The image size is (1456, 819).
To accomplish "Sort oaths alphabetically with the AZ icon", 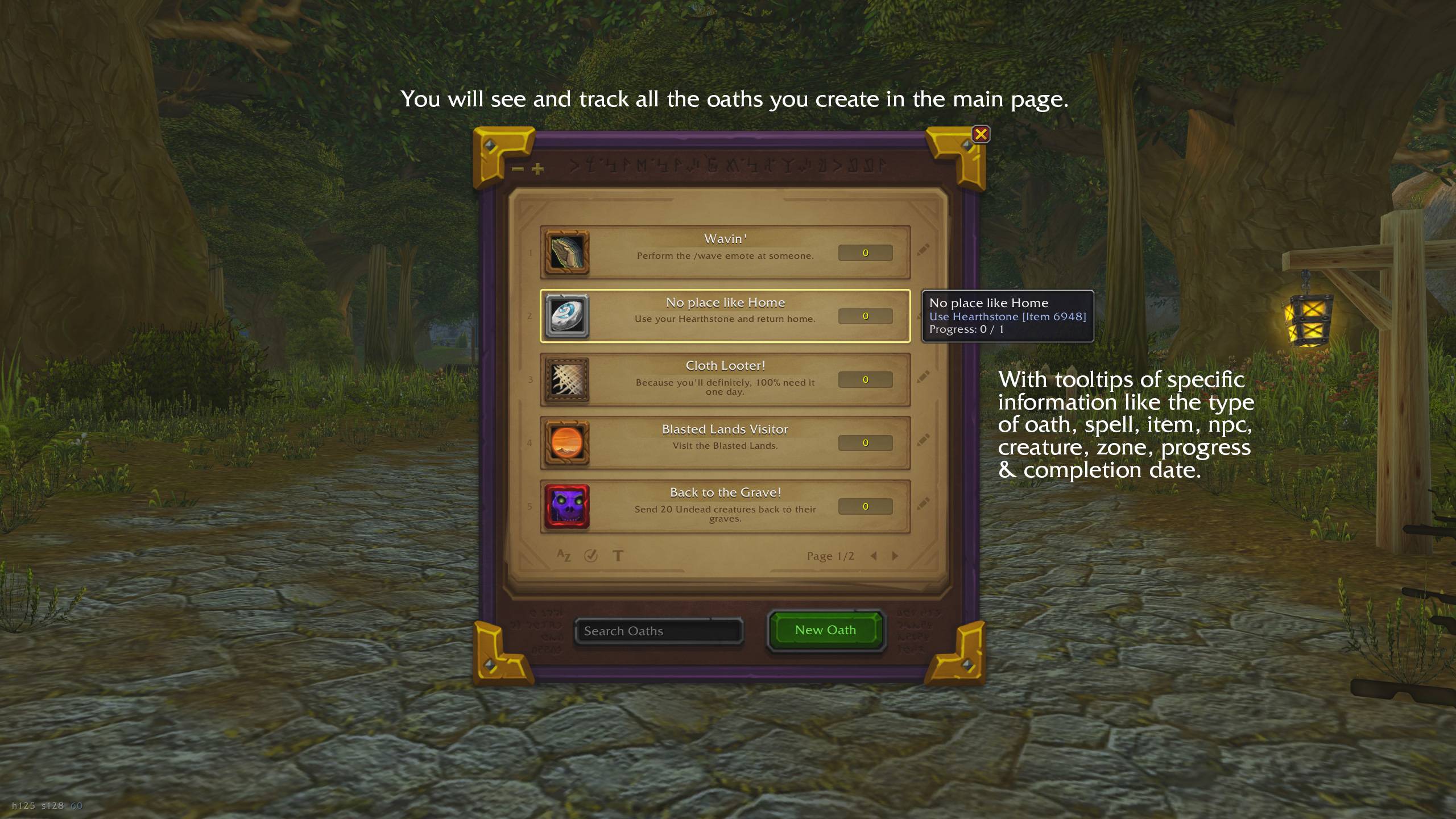I will [x=563, y=556].
